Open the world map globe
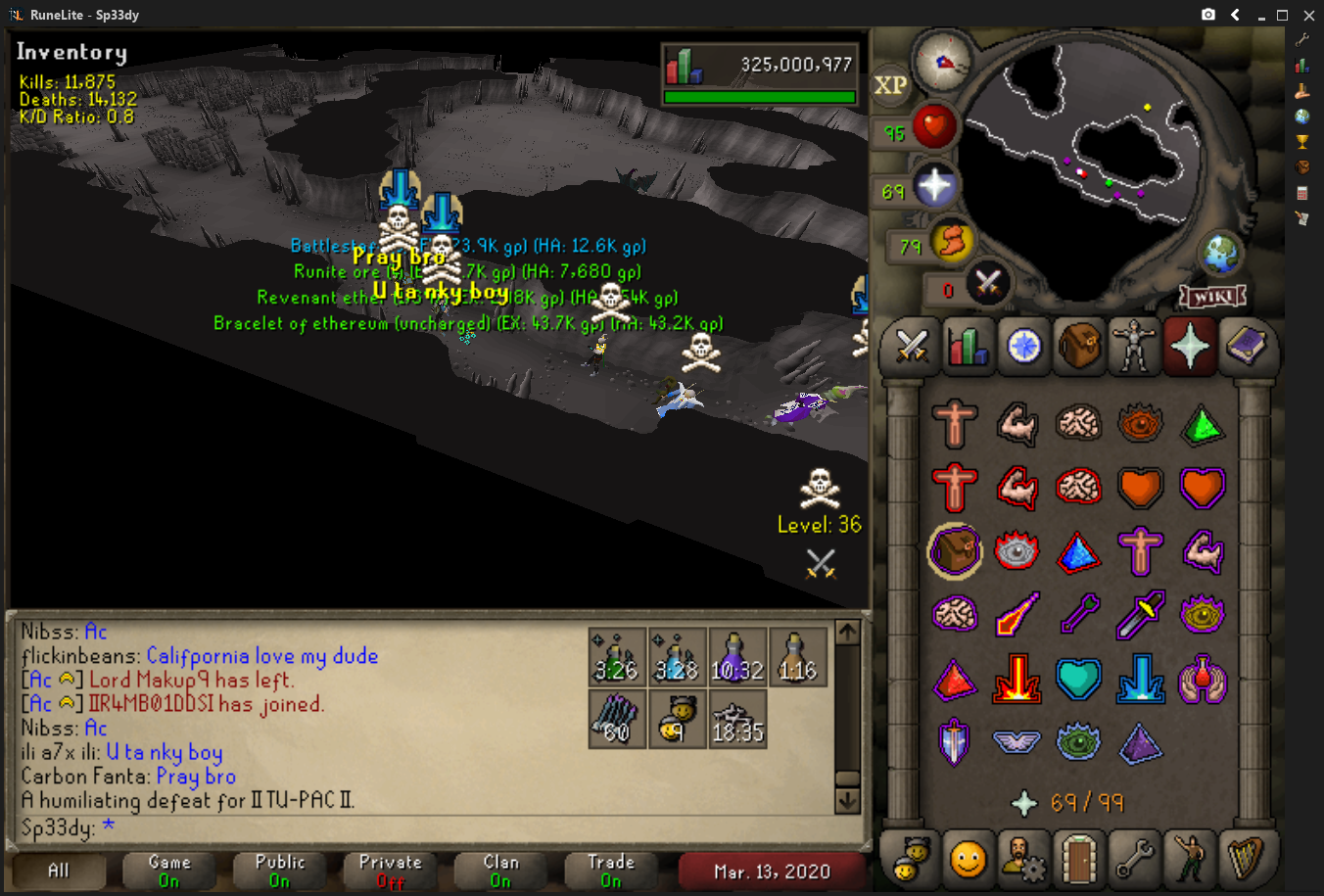Viewport: 1324px width, 896px height. click(1222, 255)
